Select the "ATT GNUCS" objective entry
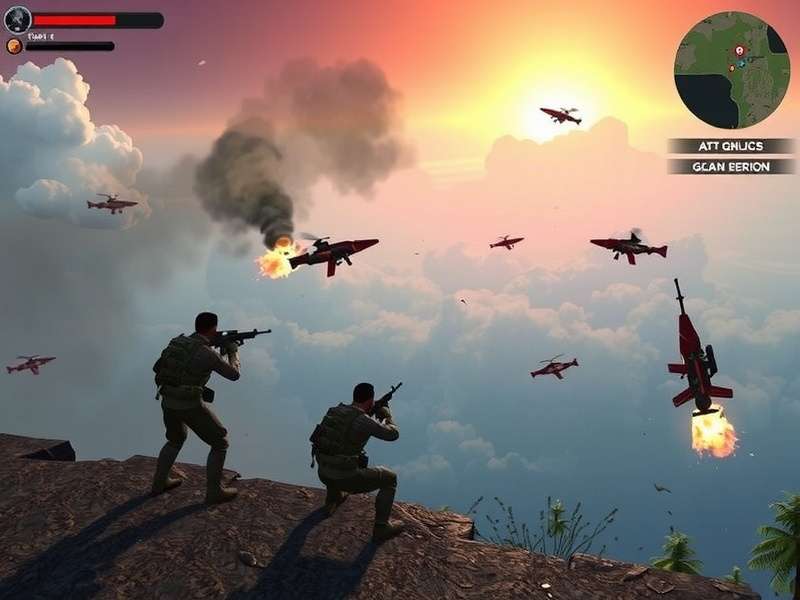Image resolution: width=800 pixels, height=600 pixels. pos(731,146)
